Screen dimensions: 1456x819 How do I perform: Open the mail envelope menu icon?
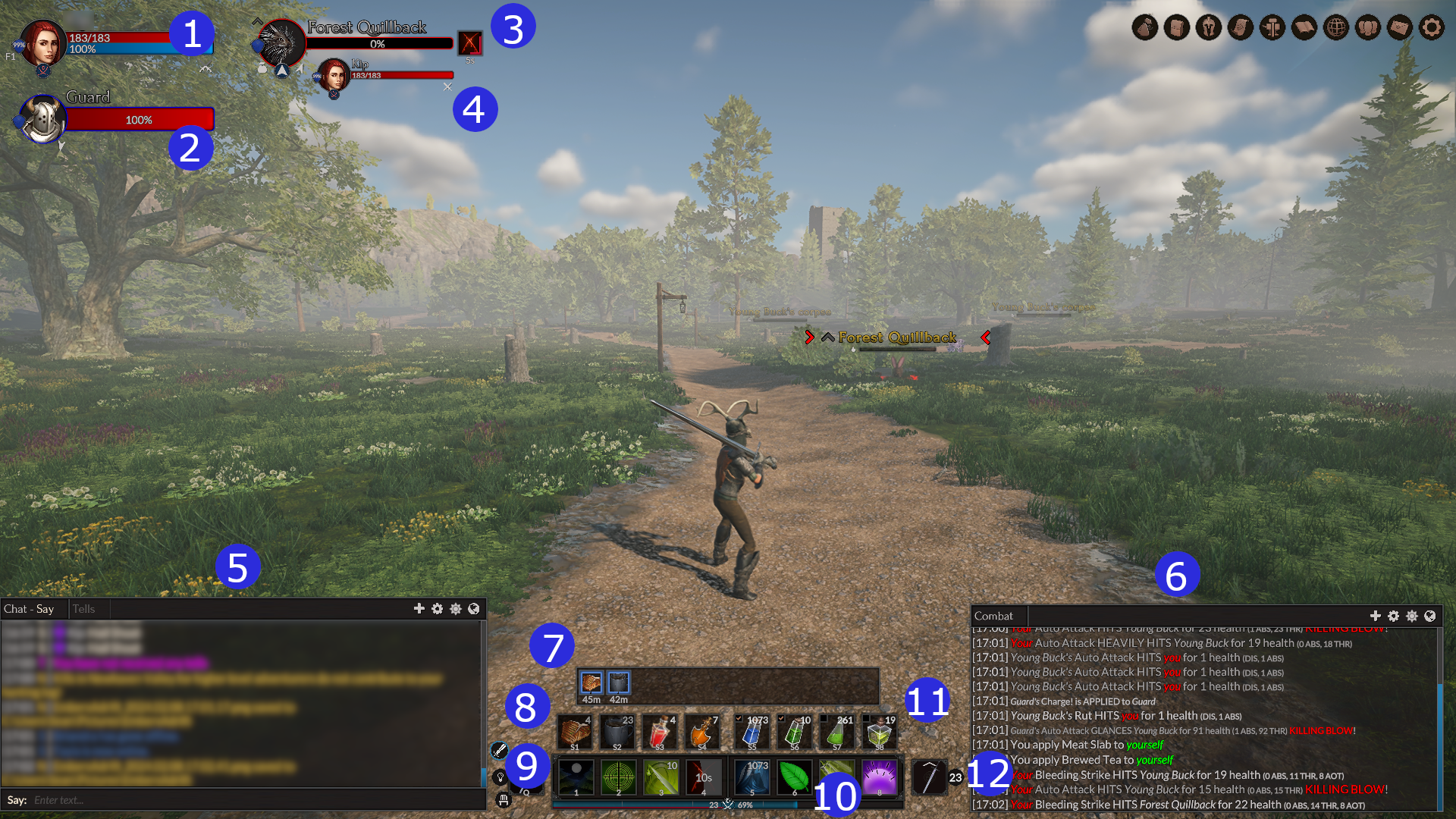(1399, 28)
